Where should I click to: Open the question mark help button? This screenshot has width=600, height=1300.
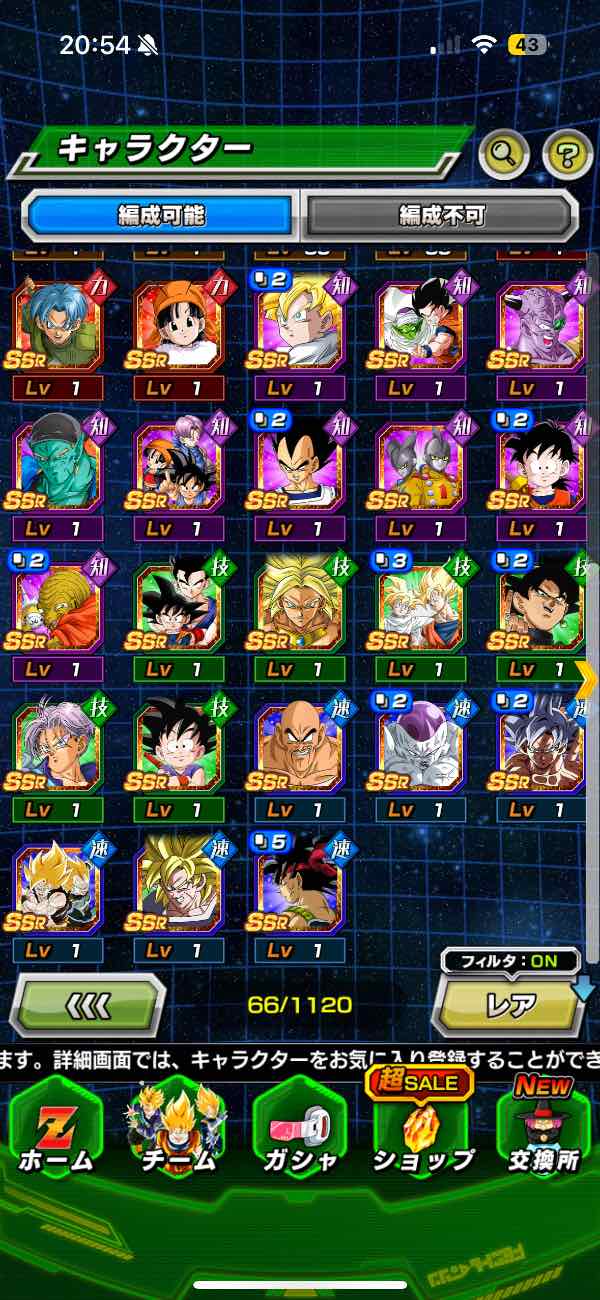567,154
